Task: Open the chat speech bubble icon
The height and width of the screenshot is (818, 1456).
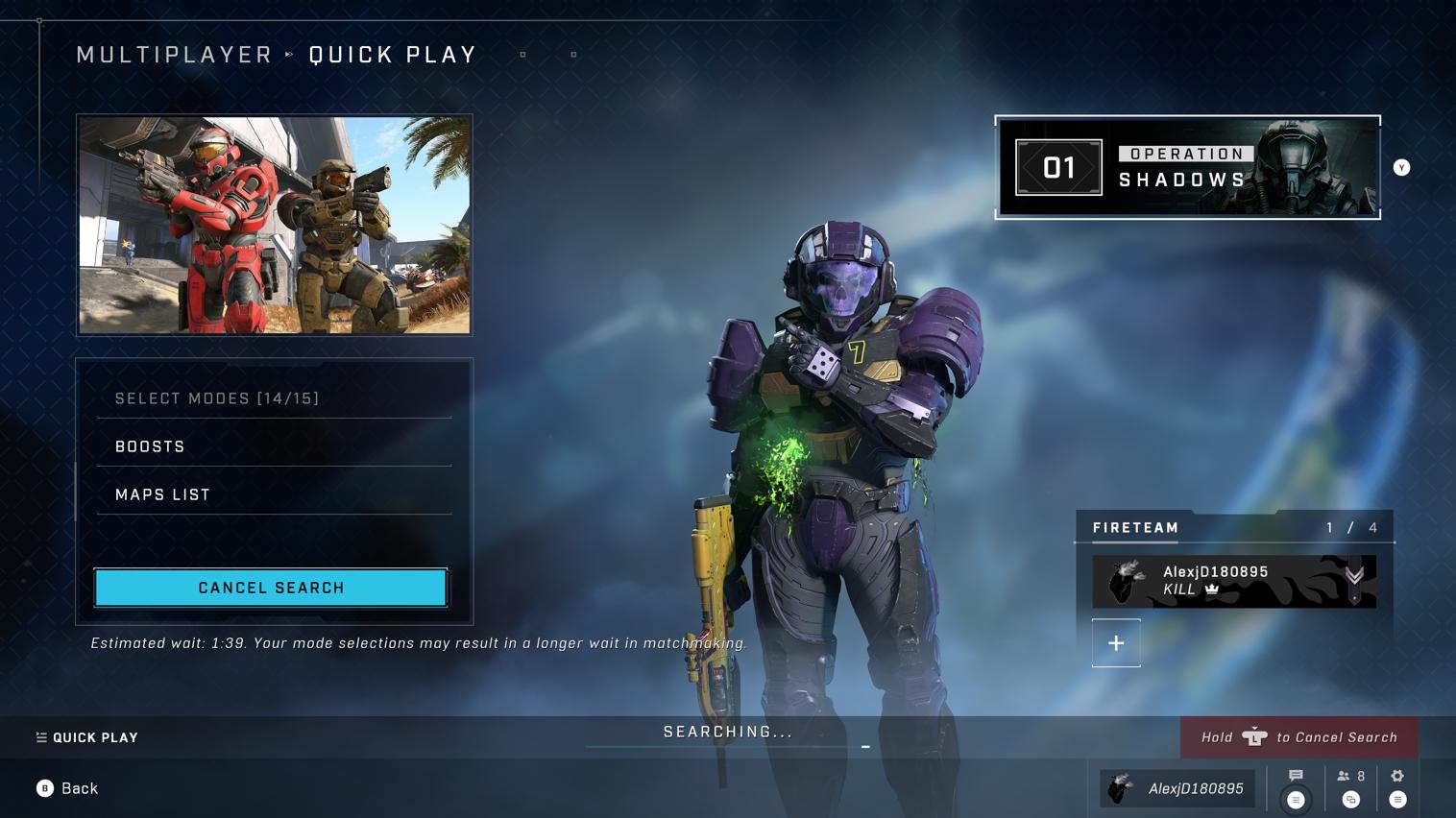Action: tap(1296, 777)
